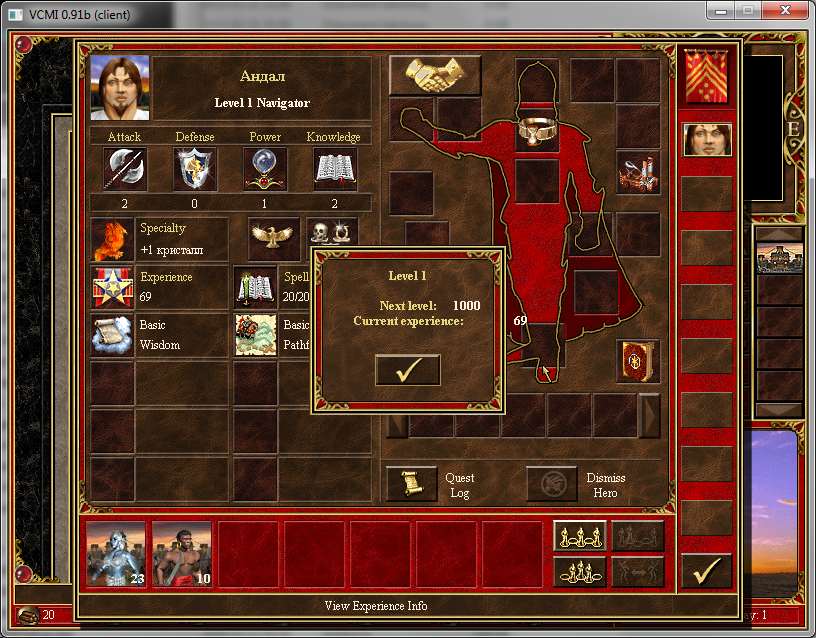The height and width of the screenshot is (638, 816).
Task: Select the ballista war machine slot
Action: (x=637, y=172)
